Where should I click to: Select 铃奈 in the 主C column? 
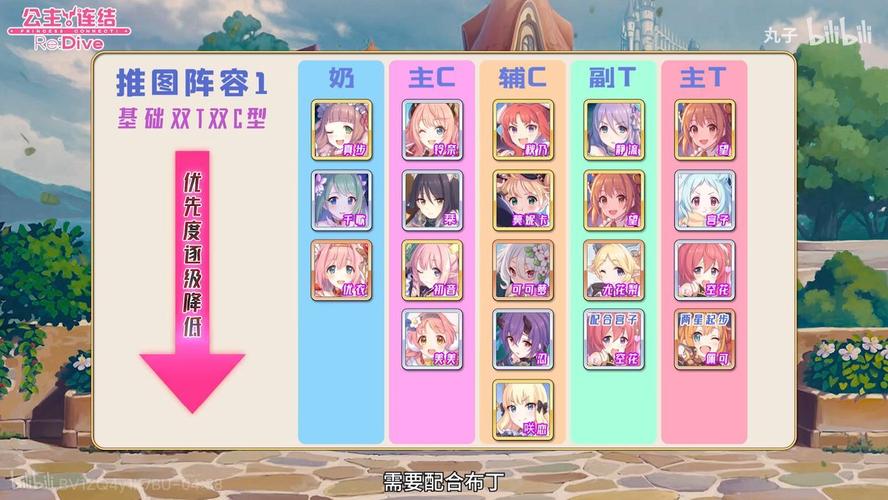[432, 130]
